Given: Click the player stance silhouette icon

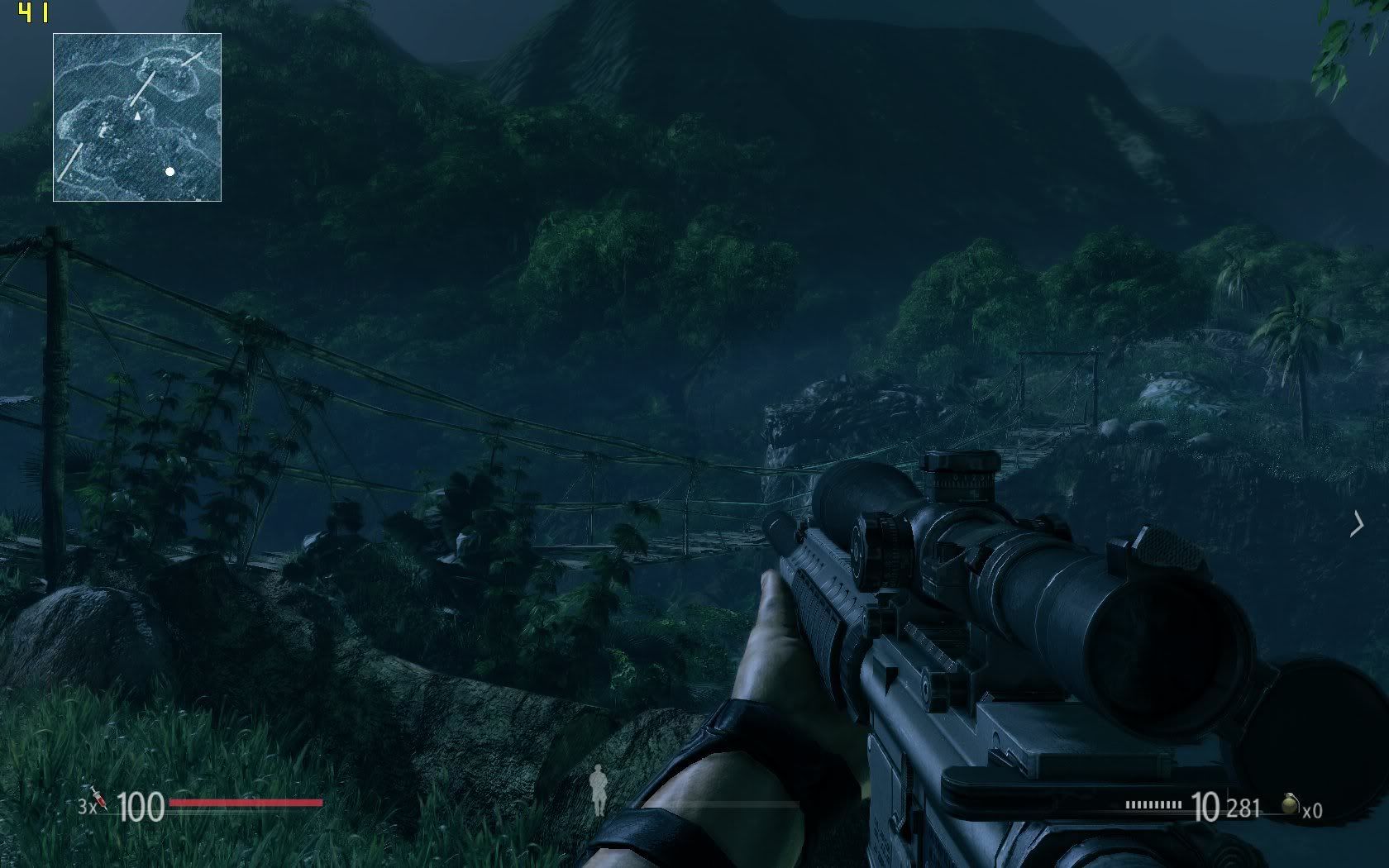Looking at the screenshot, I should 598,789.
